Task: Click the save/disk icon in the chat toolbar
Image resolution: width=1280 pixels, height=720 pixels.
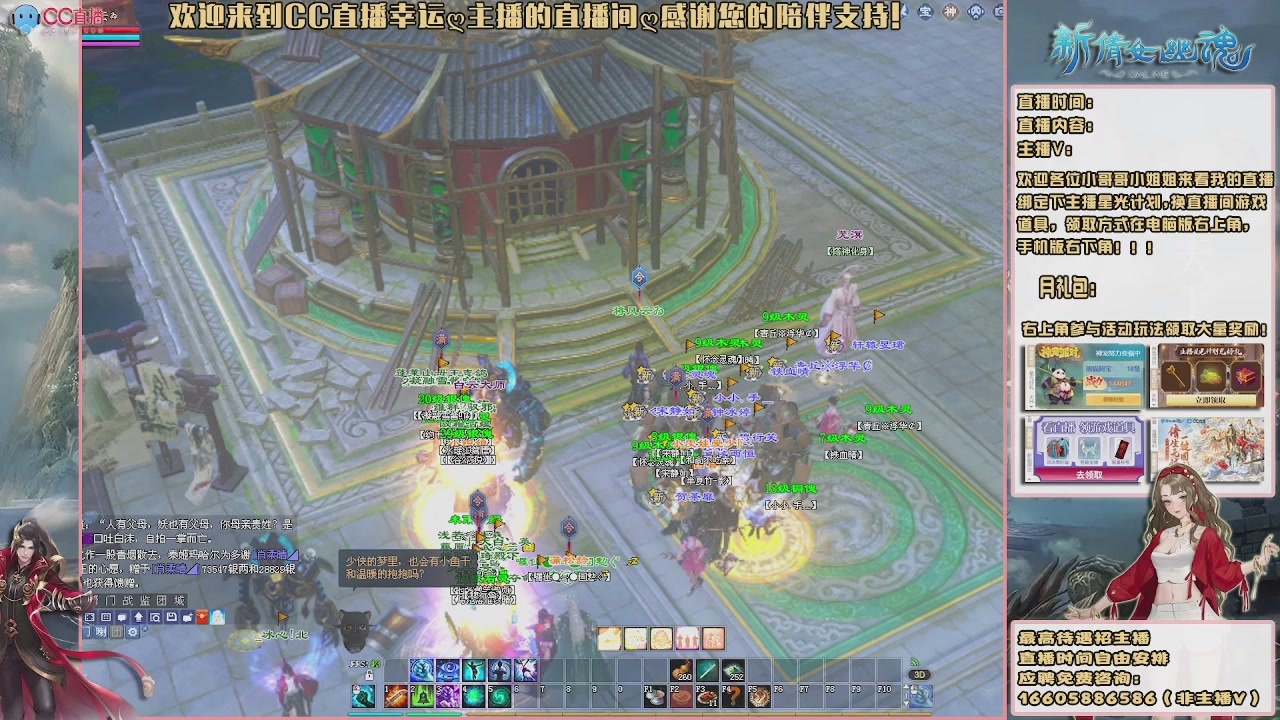Action: point(171,616)
